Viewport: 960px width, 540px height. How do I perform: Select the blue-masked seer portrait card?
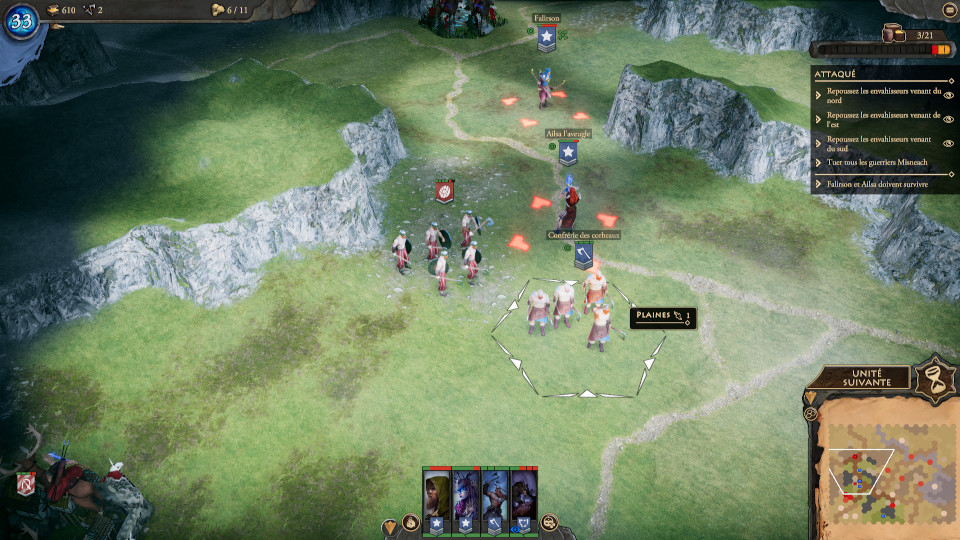pyautogui.click(x=466, y=496)
